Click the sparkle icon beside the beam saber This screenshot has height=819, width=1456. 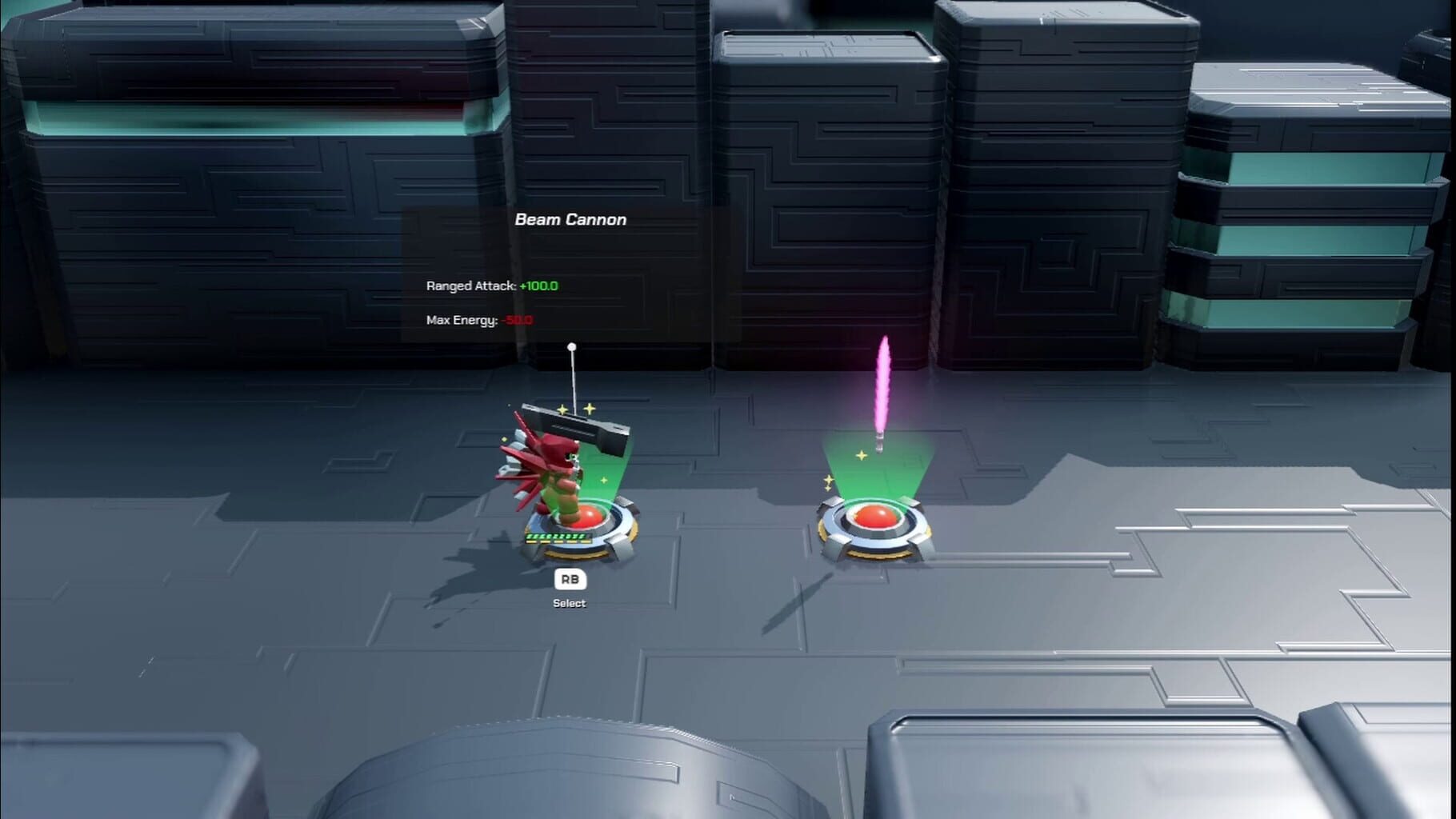862,454
